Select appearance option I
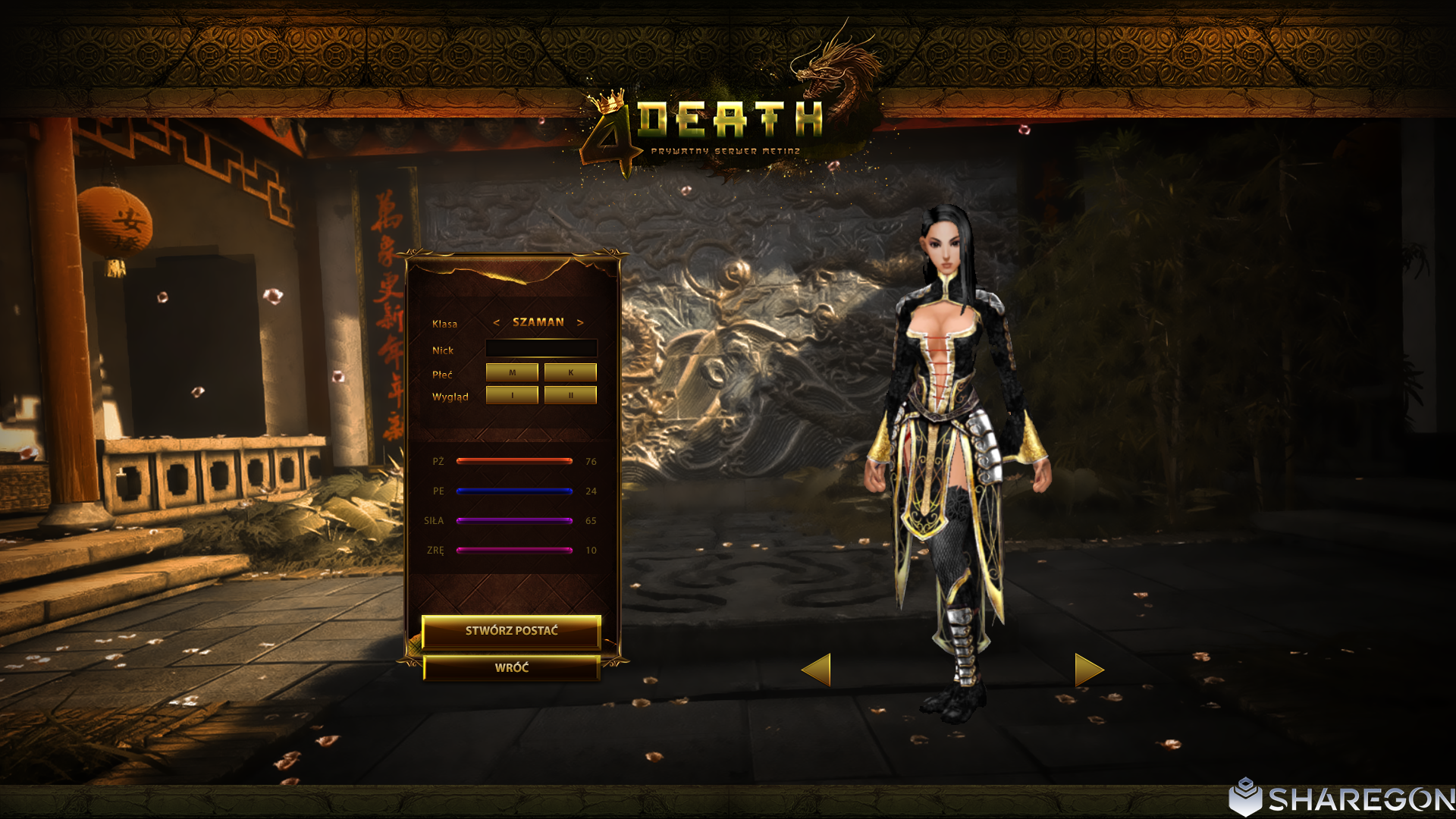This screenshot has height=819, width=1456. click(512, 395)
